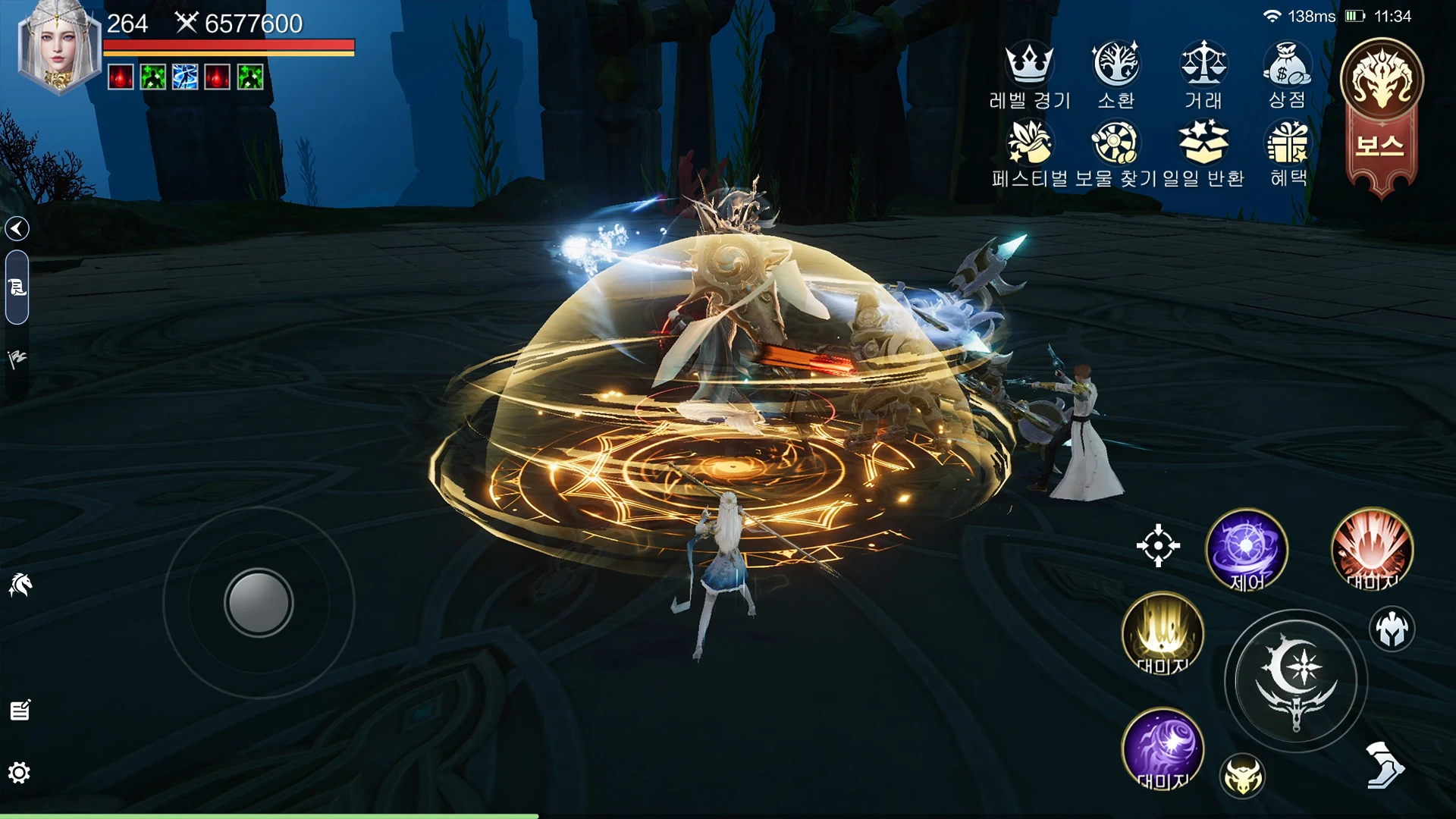
Task: Open the quest scroll tab
Action: tap(17, 287)
